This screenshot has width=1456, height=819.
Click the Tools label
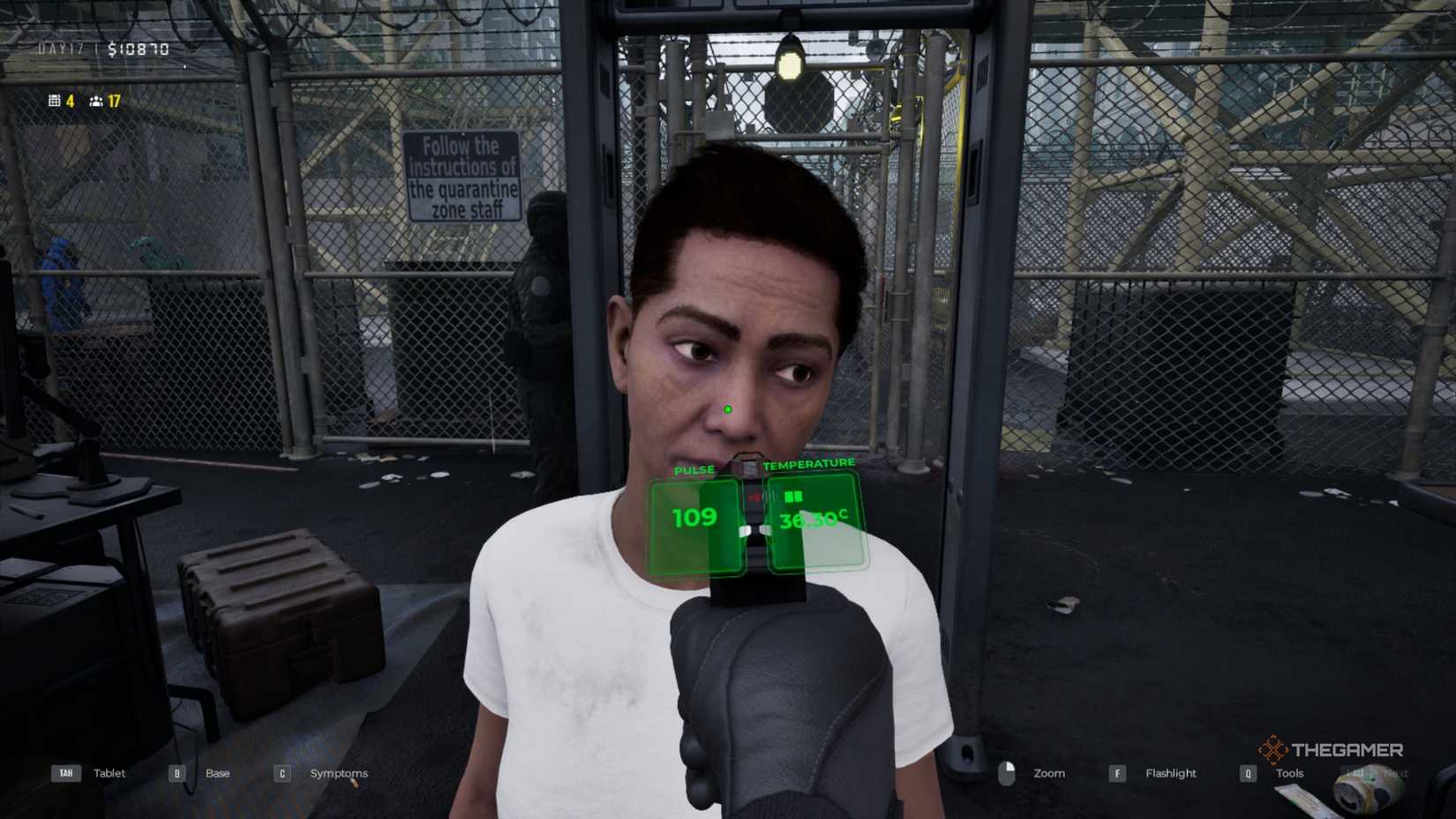tap(1290, 773)
